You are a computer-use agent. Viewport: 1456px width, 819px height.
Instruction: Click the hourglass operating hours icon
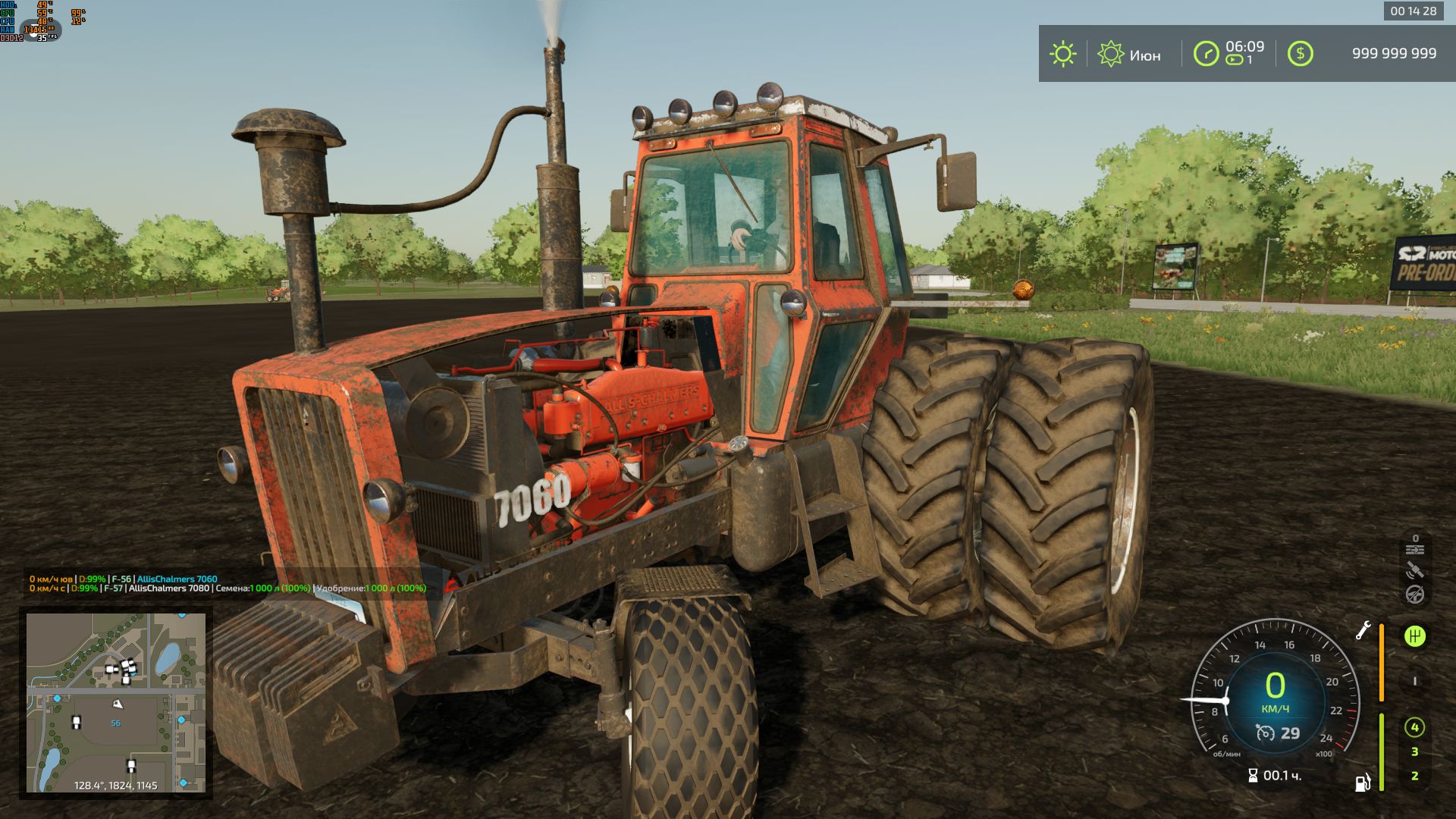pos(1253,776)
